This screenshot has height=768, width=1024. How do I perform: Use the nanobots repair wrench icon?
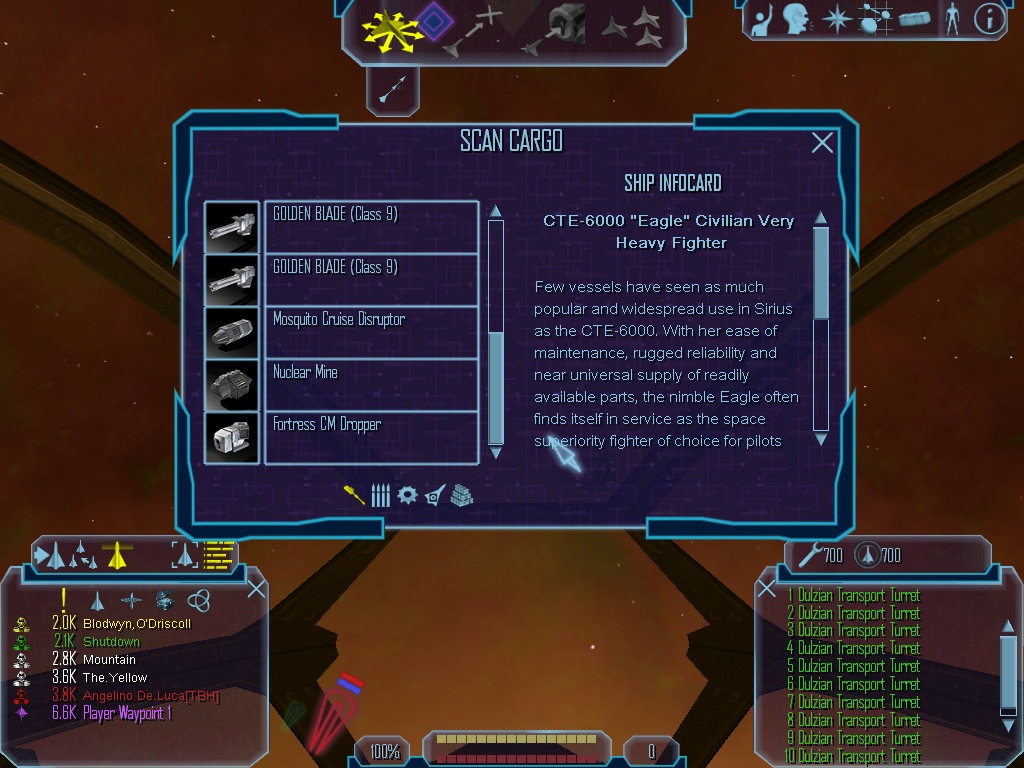tap(808, 553)
